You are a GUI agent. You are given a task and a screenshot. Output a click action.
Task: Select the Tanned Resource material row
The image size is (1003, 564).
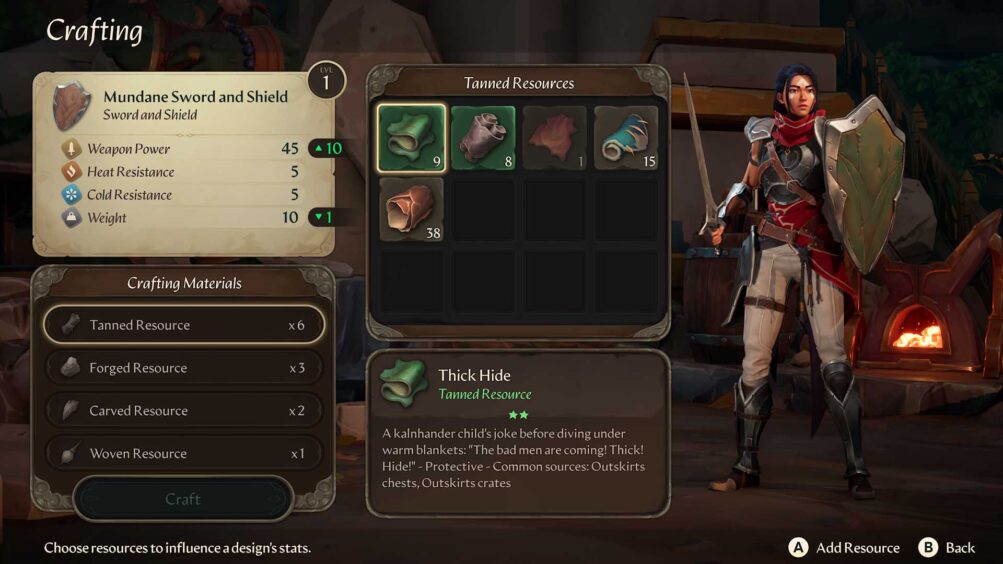(183, 325)
